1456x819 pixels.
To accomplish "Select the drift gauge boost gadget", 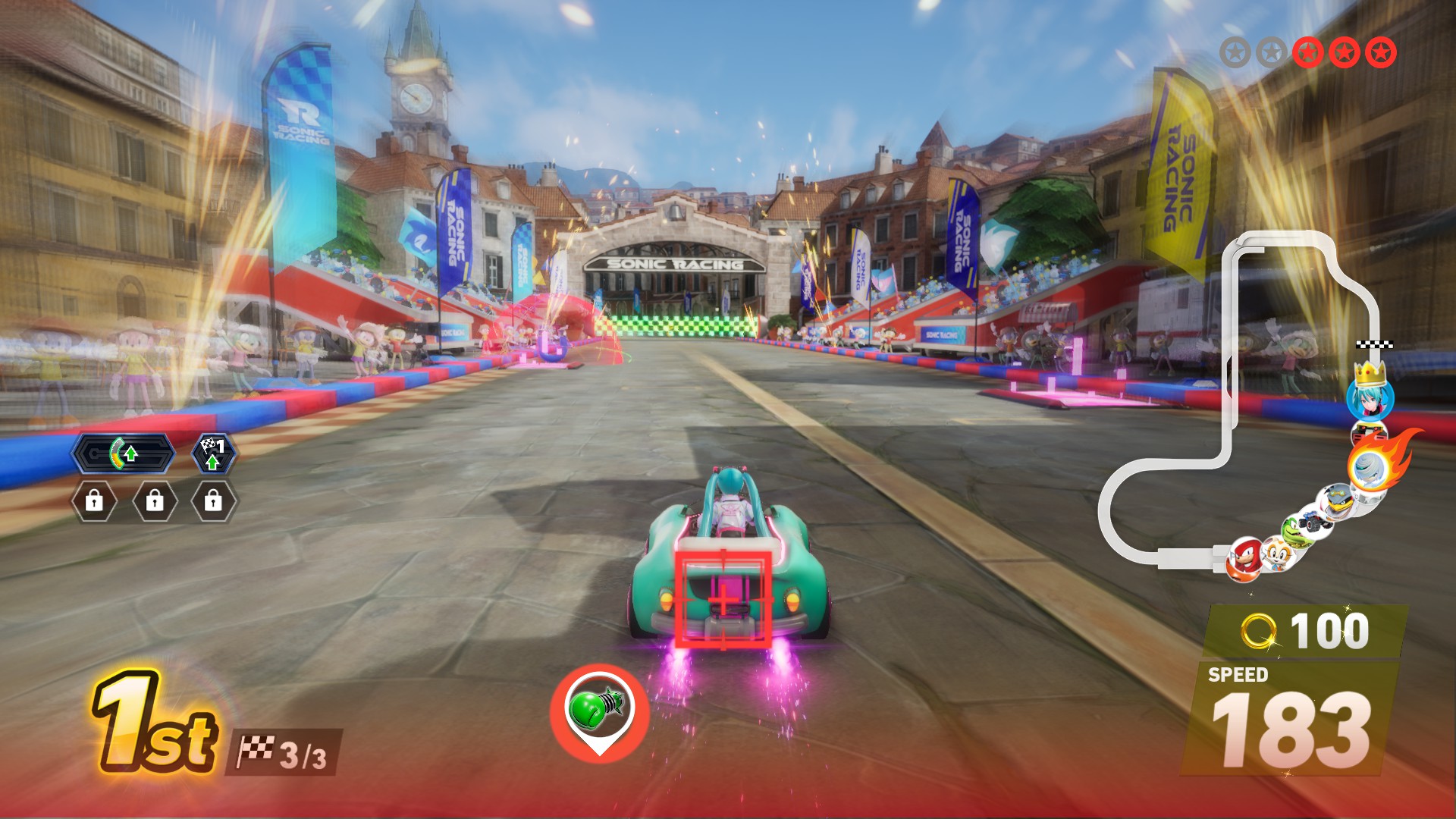I will tap(124, 454).
